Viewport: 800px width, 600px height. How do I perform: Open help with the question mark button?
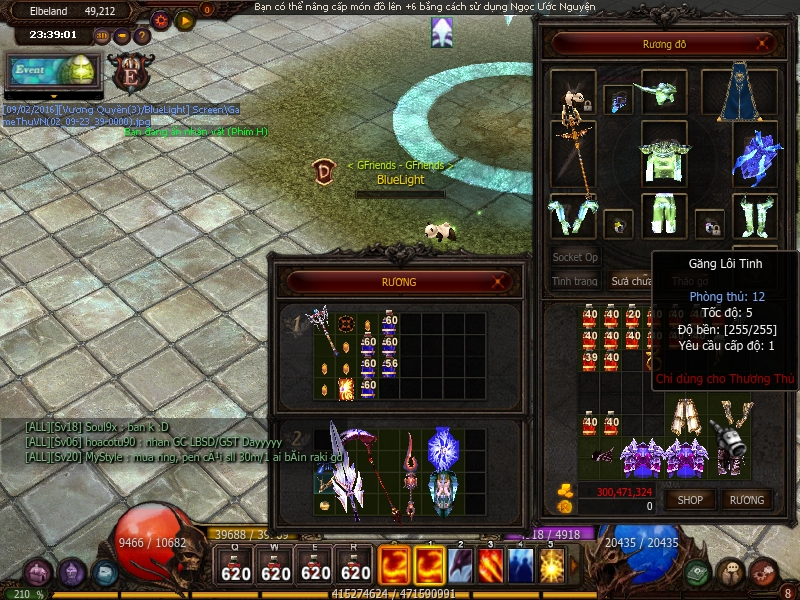[142, 37]
